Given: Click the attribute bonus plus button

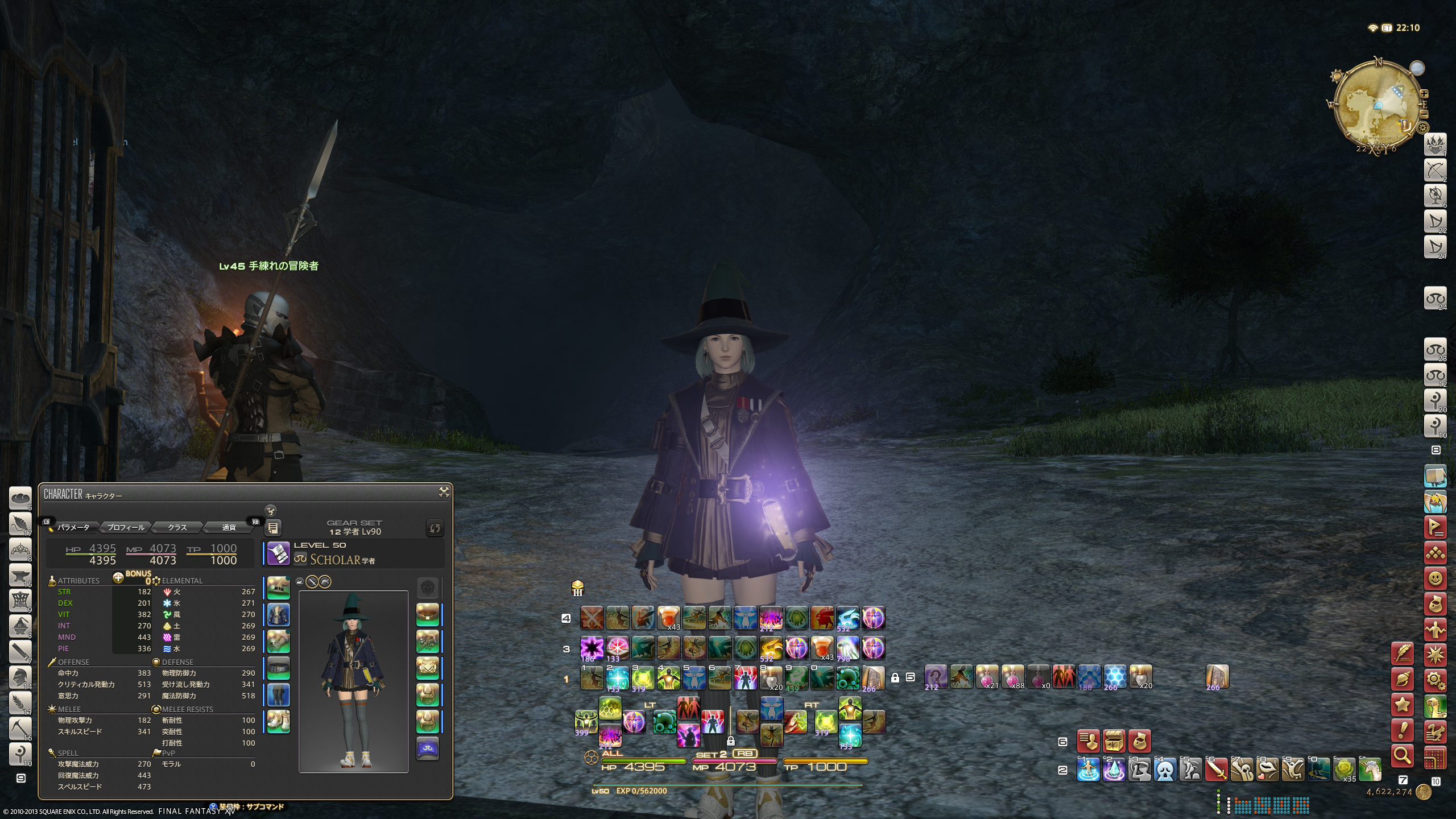Looking at the screenshot, I should (118, 578).
